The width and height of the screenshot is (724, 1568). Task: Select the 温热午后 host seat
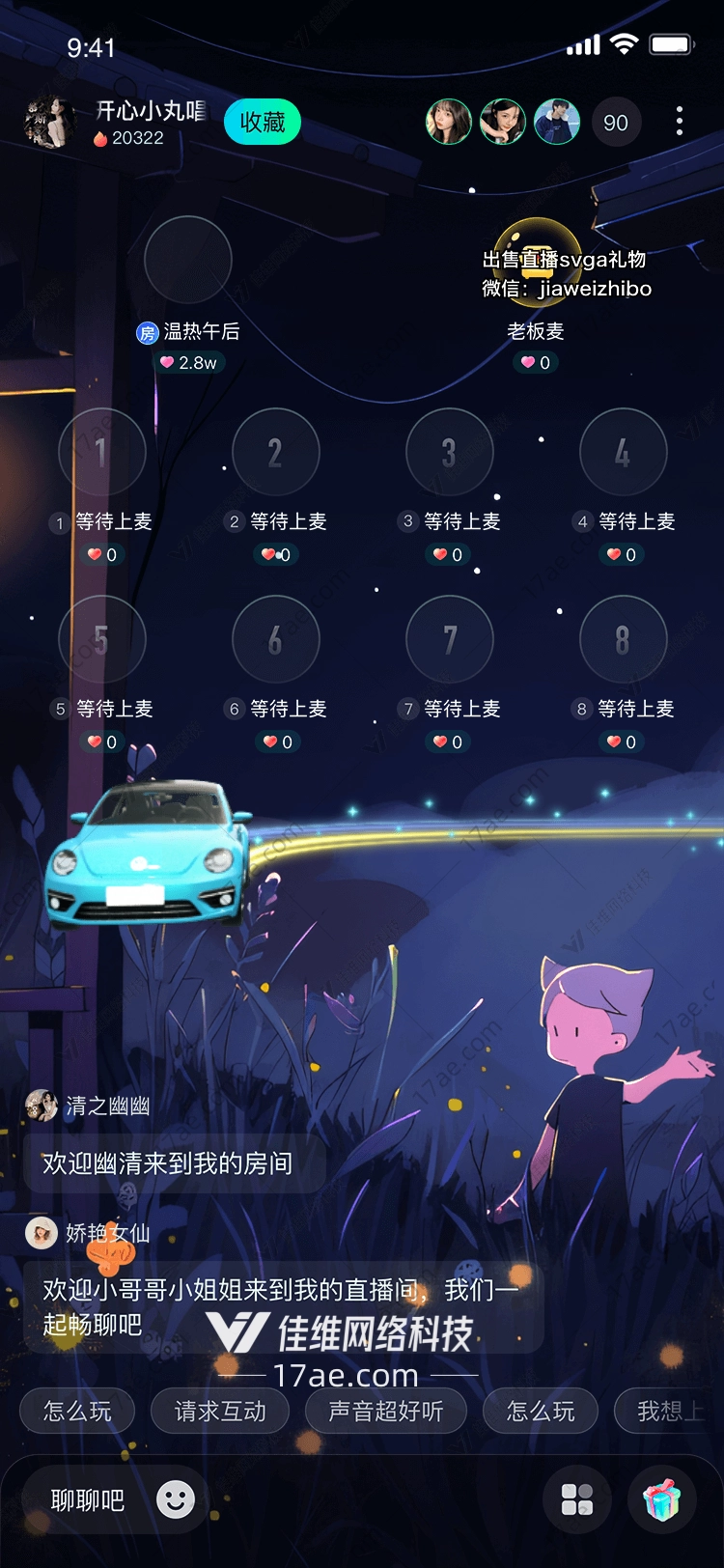(x=188, y=261)
